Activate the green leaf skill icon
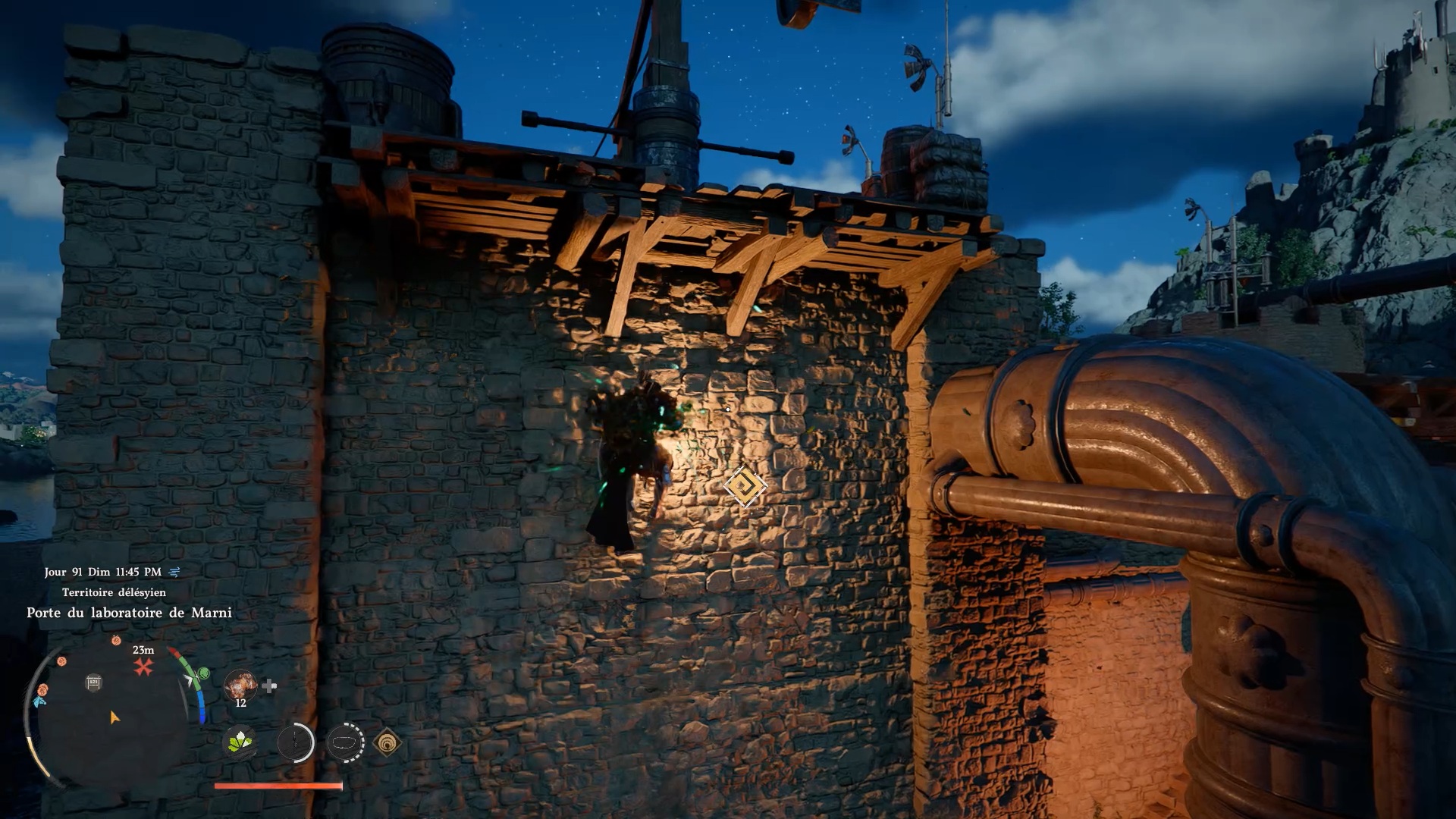This screenshot has width=1456, height=819. coord(240,742)
